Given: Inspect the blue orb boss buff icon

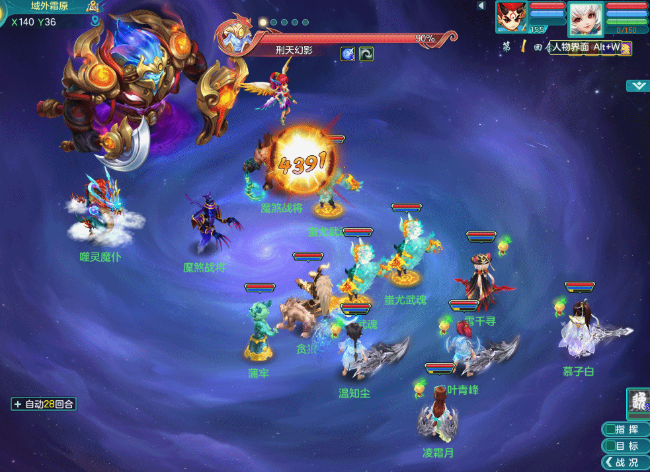Looking at the screenshot, I should (x=348, y=54).
